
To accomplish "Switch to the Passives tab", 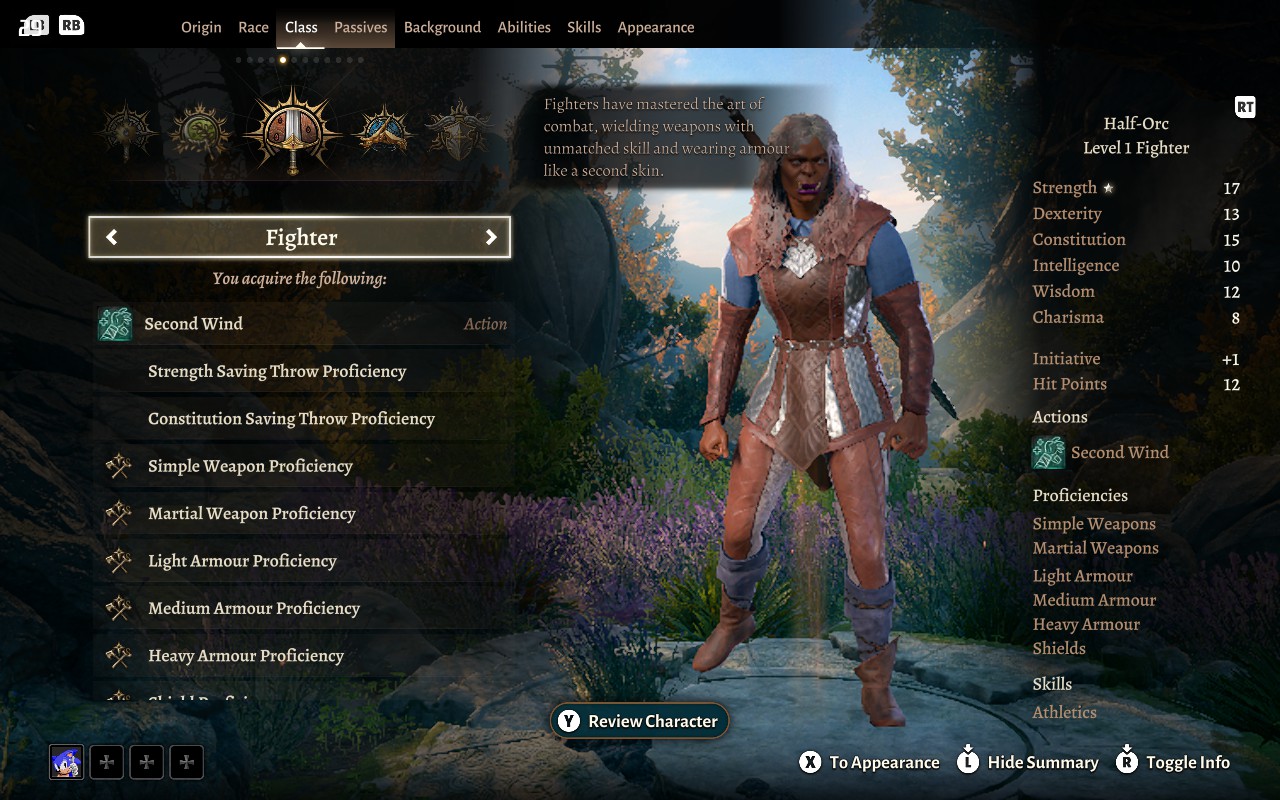I will 360,27.
